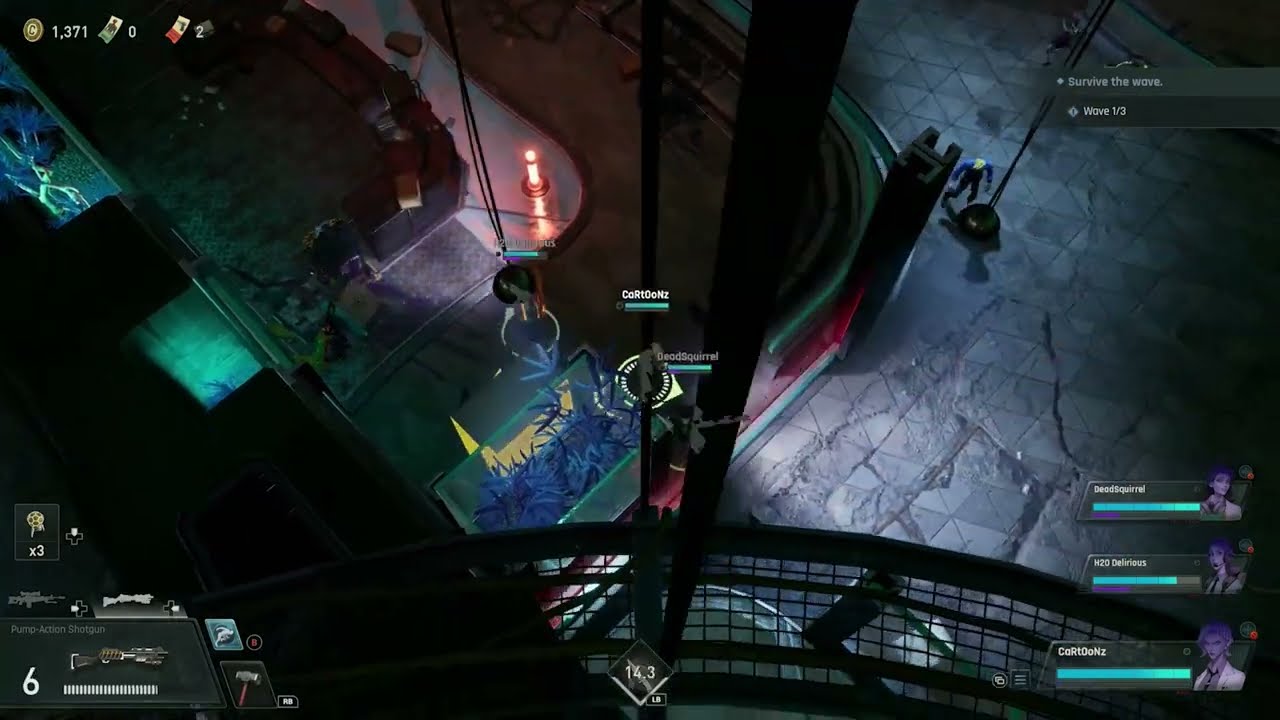Open the Survive the wave objective tracker
This screenshot has height=720, width=1280.
1115,82
